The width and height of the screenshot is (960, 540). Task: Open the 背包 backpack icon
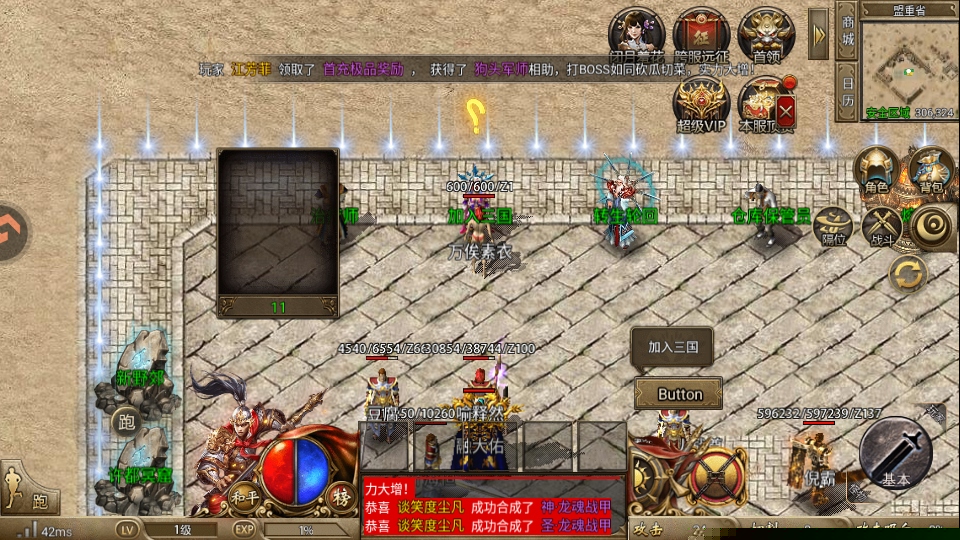pos(931,169)
